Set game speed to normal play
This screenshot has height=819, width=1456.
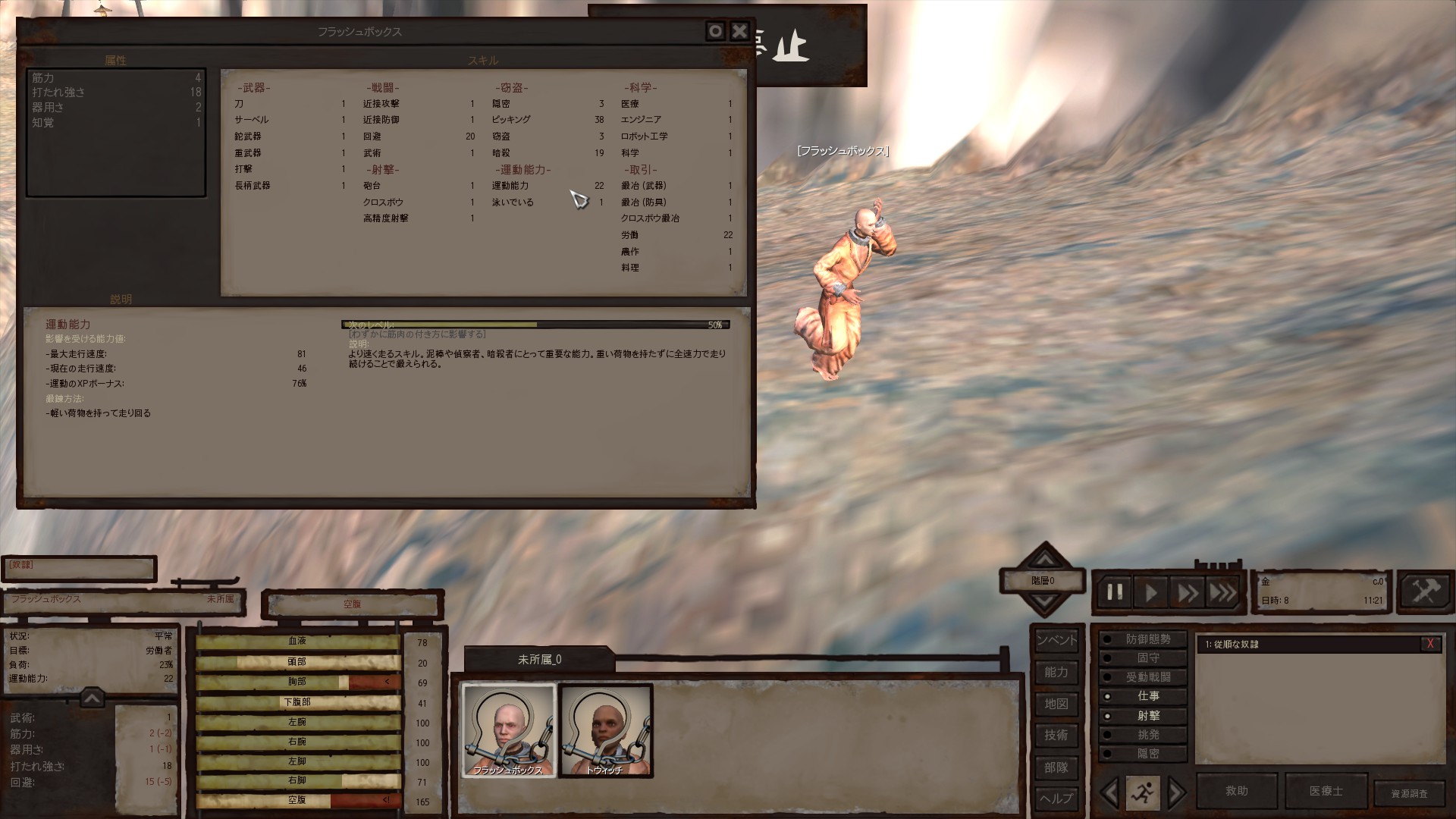tap(1150, 592)
